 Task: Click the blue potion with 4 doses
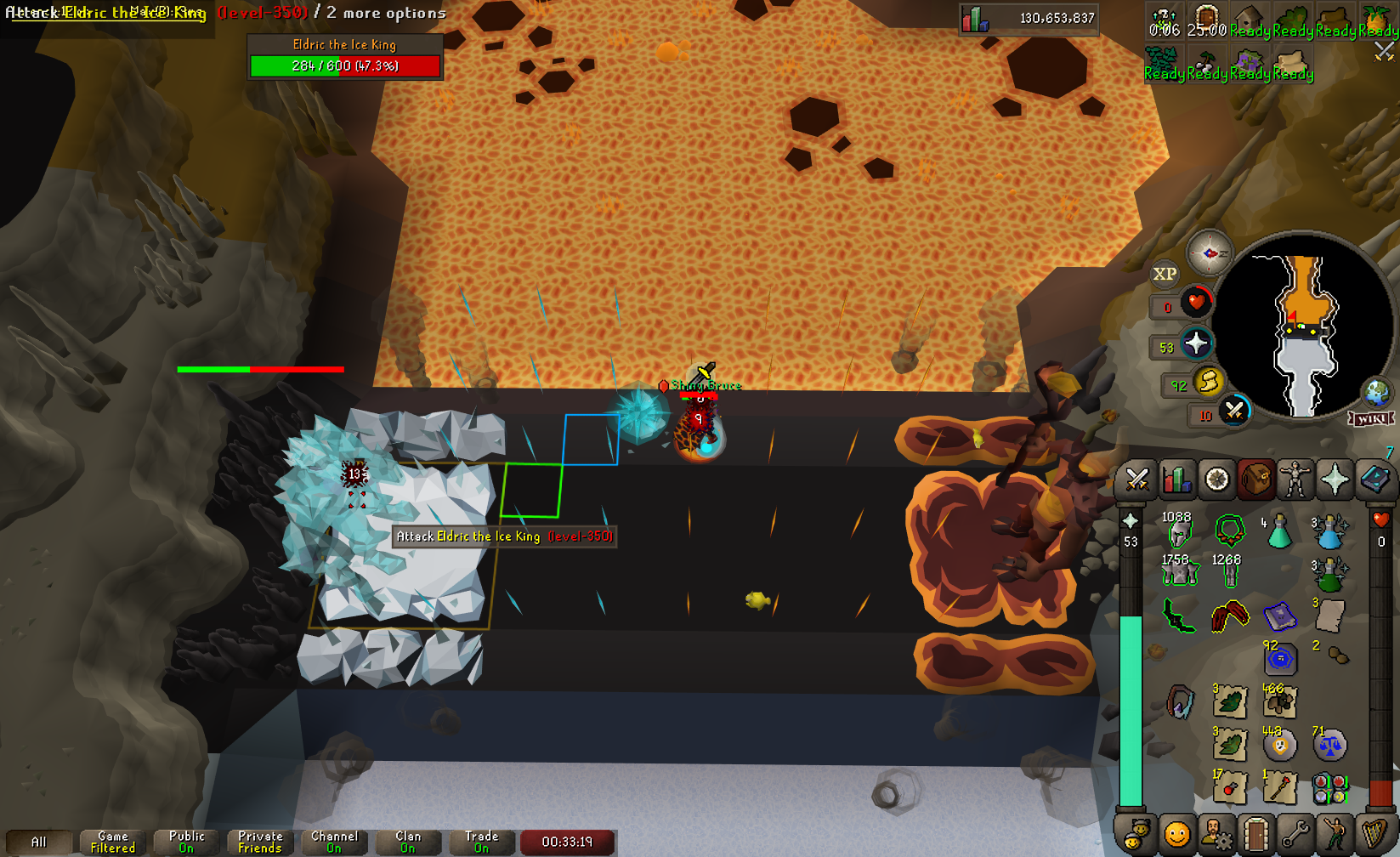(1278, 533)
